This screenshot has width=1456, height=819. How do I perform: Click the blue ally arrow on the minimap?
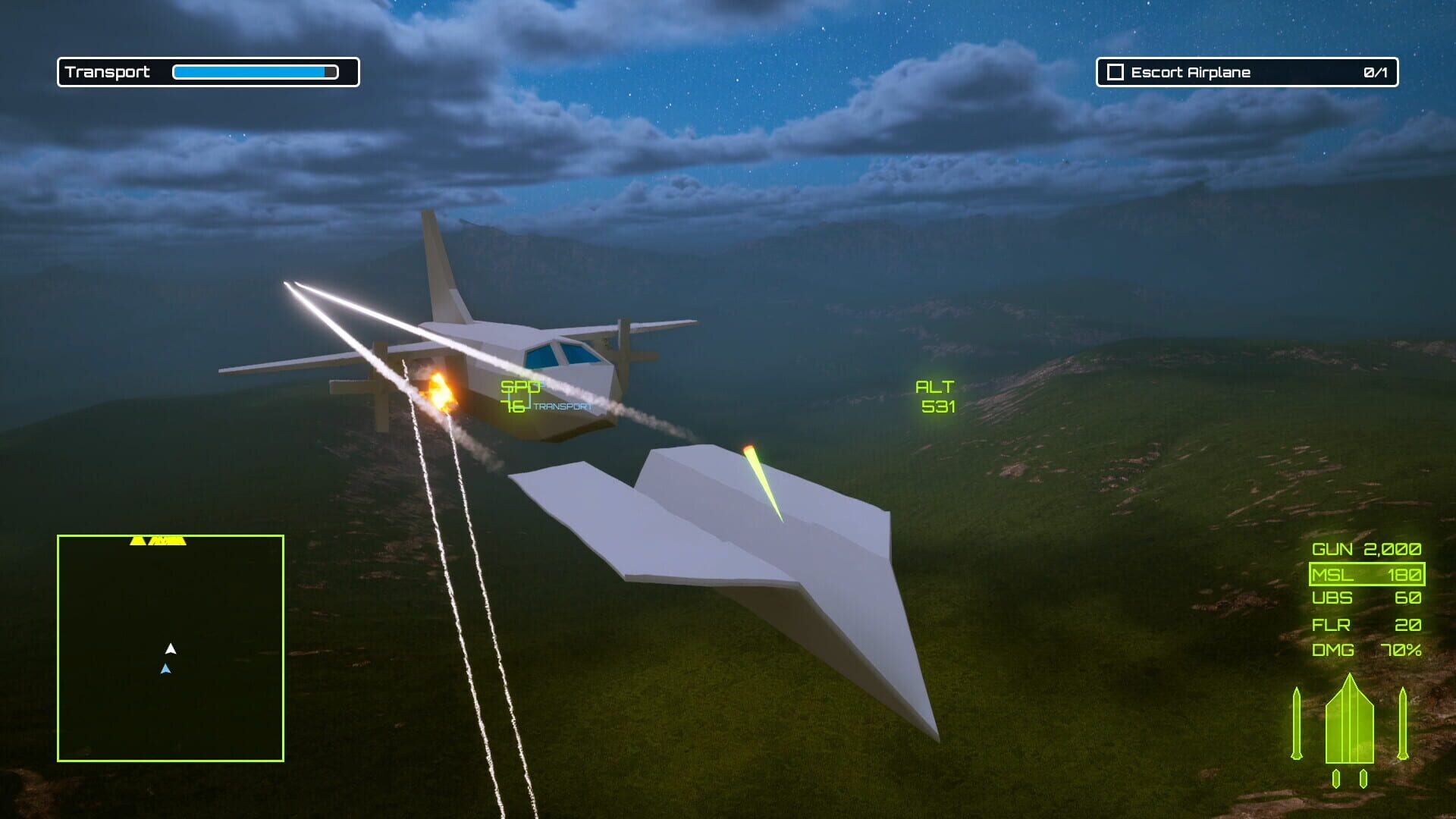click(x=166, y=668)
